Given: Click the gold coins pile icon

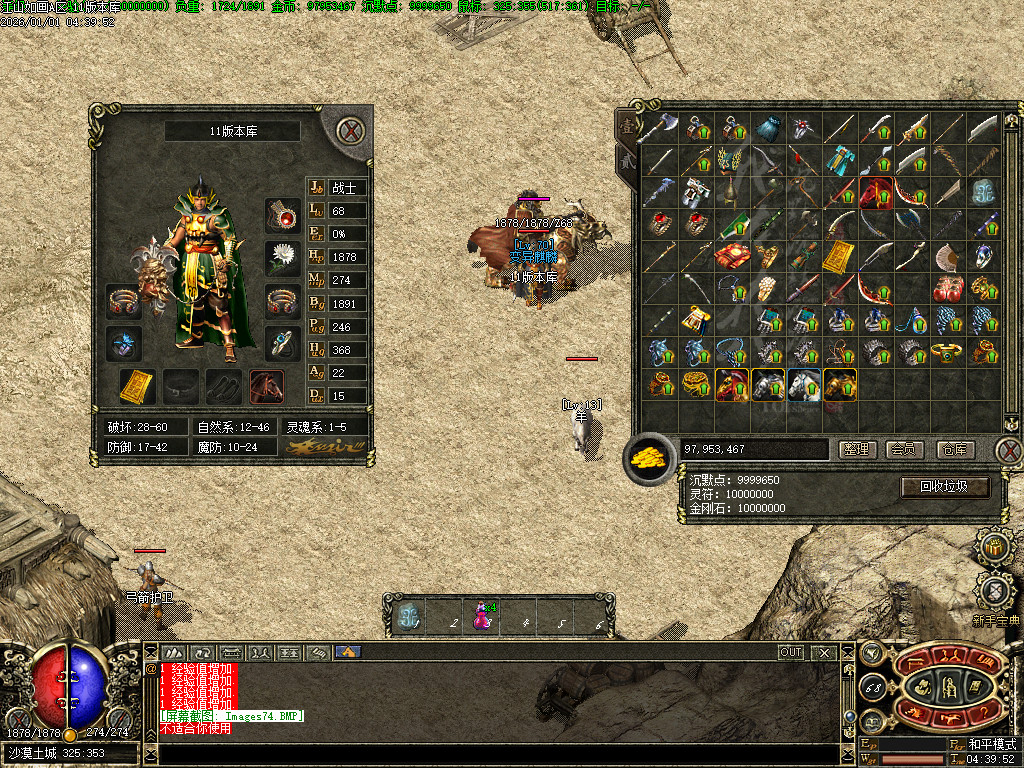Looking at the screenshot, I should 649,458.
